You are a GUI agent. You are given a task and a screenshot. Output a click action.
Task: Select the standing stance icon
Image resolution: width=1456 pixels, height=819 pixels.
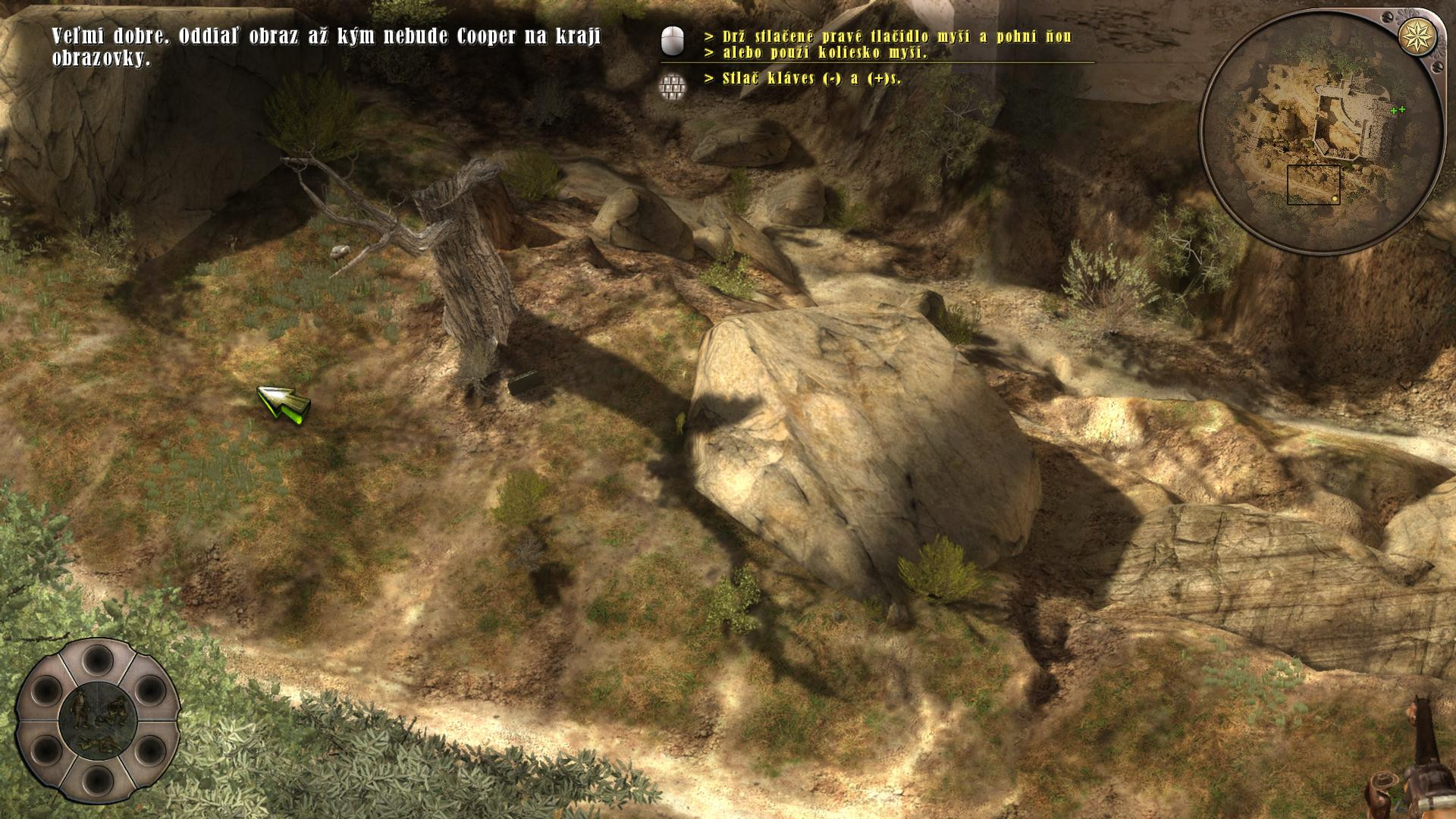coord(80,708)
